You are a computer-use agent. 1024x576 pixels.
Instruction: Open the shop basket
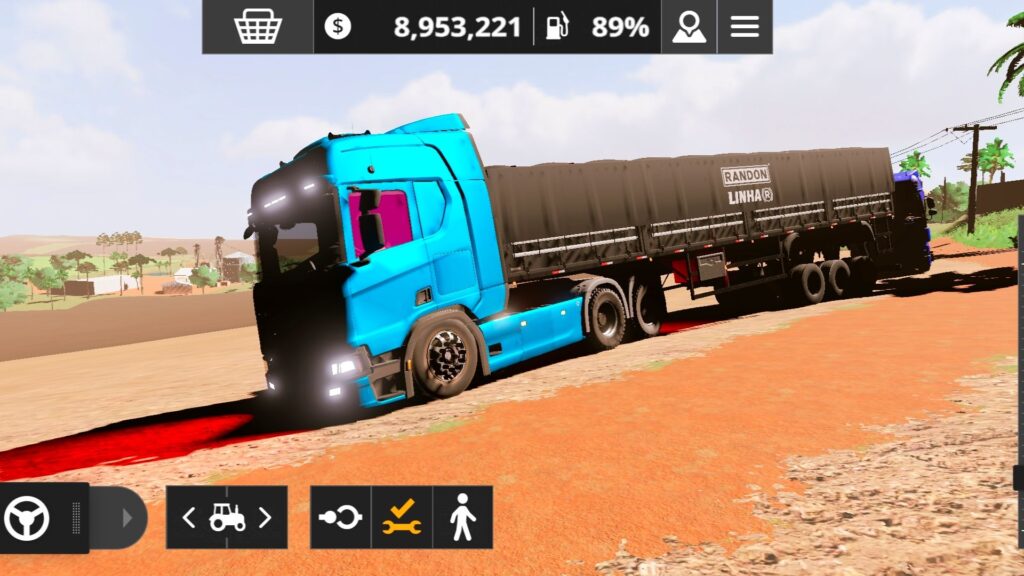click(x=258, y=27)
